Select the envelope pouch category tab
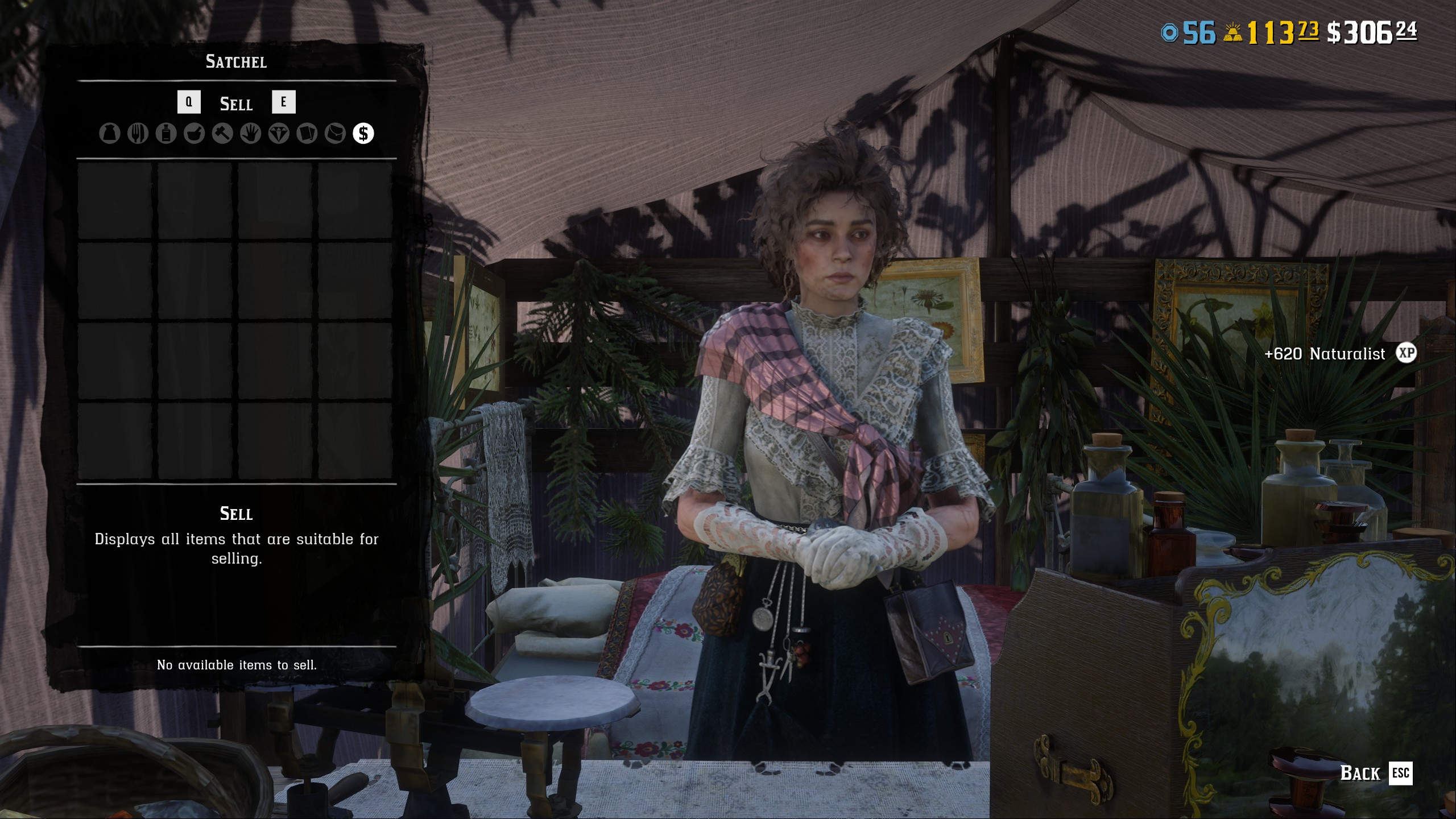Image resolution: width=1456 pixels, height=819 pixels. 335,134
